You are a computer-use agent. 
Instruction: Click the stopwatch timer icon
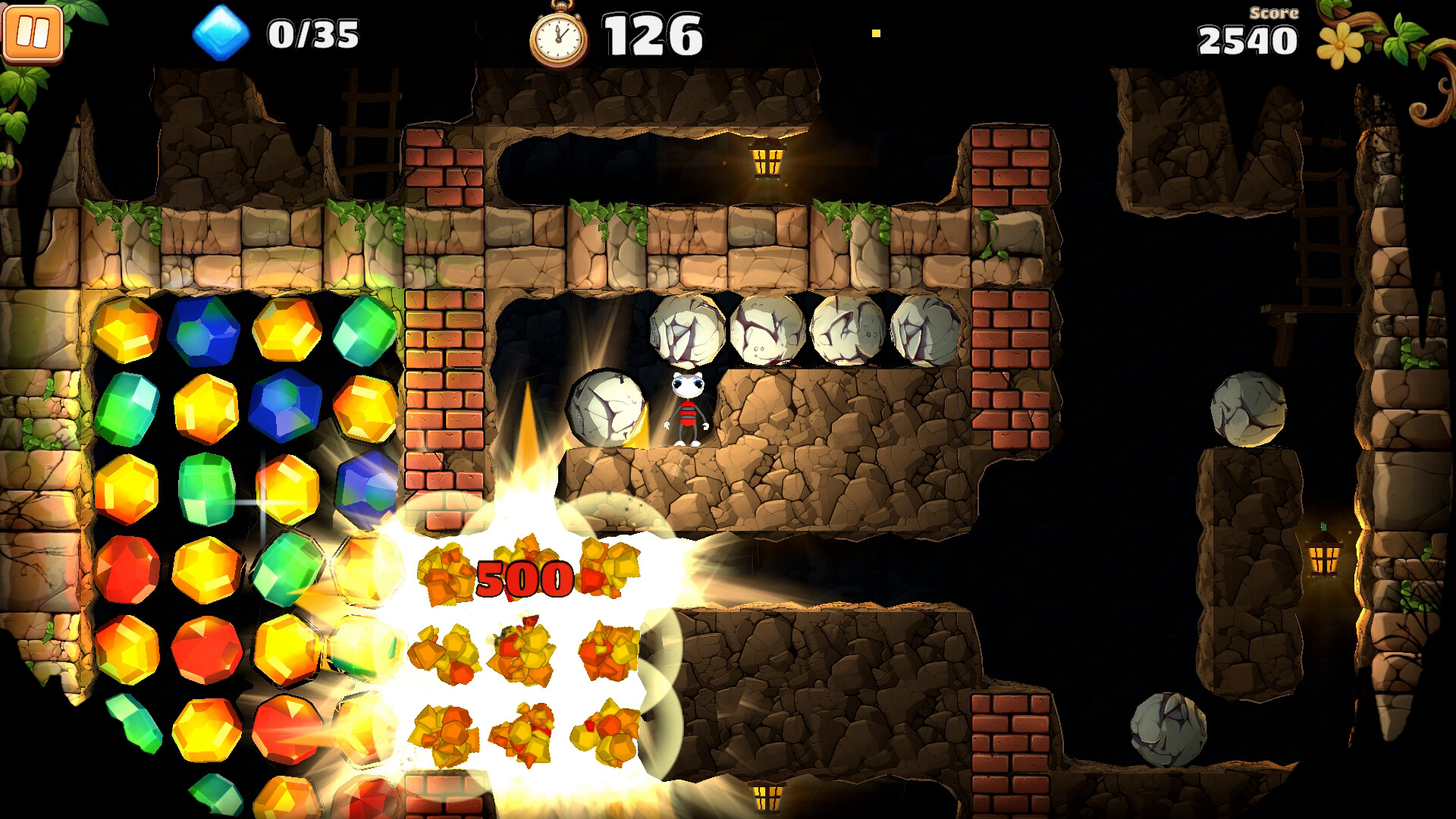coord(559,34)
